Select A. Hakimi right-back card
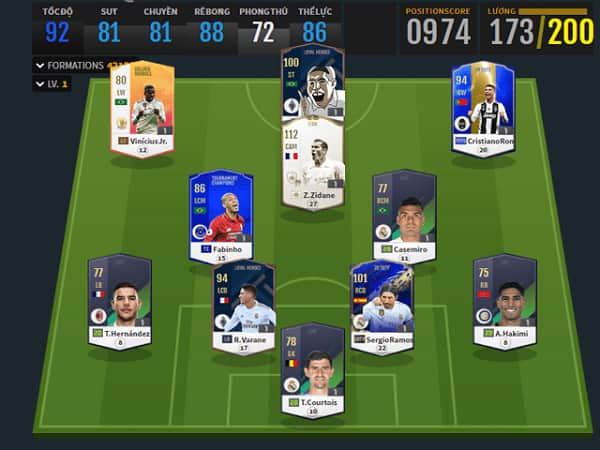This screenshot has width=600, height=450. click(502, 297)
